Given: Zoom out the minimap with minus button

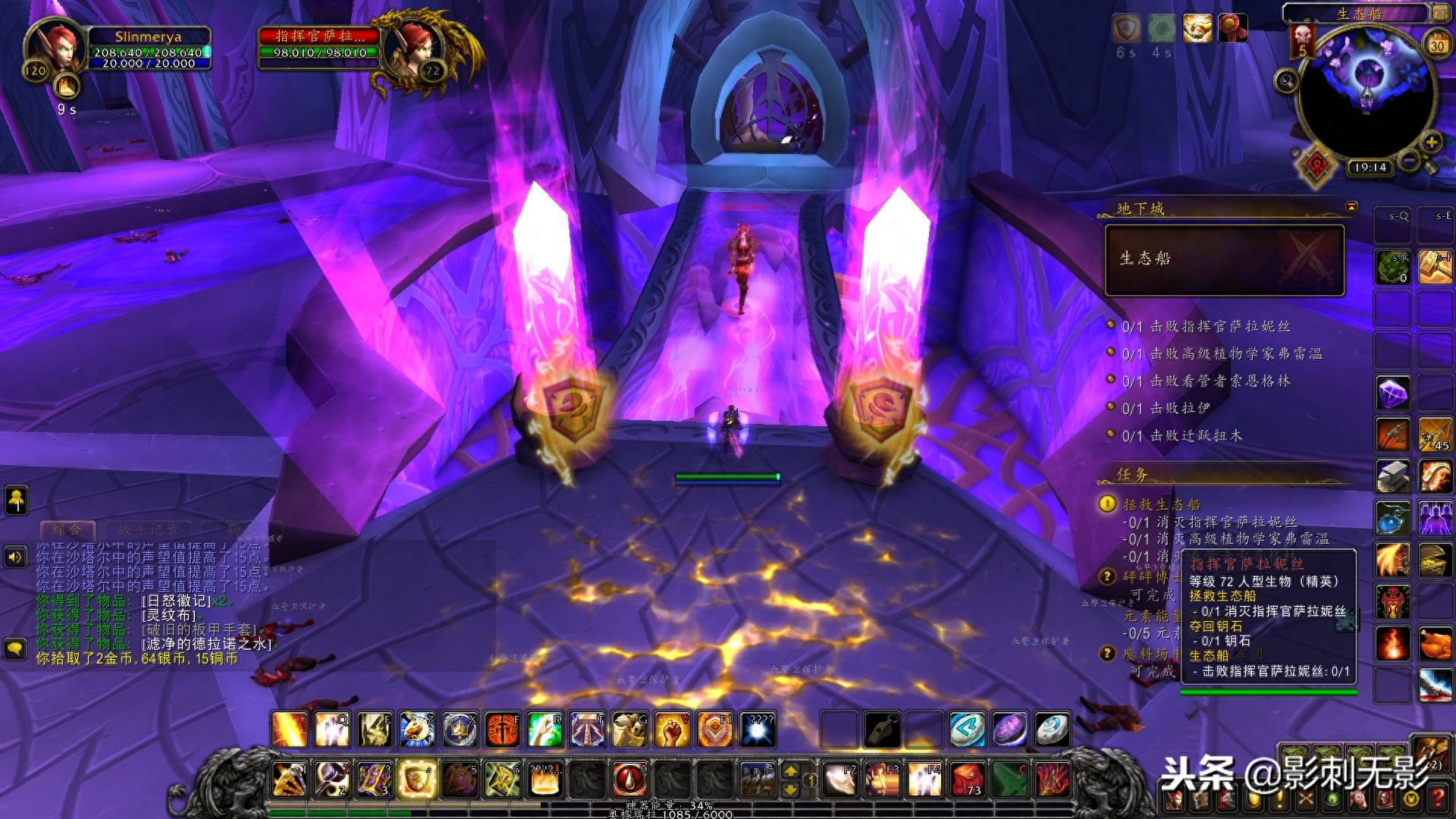Looking at the screenshot, I should point(1408,160).
